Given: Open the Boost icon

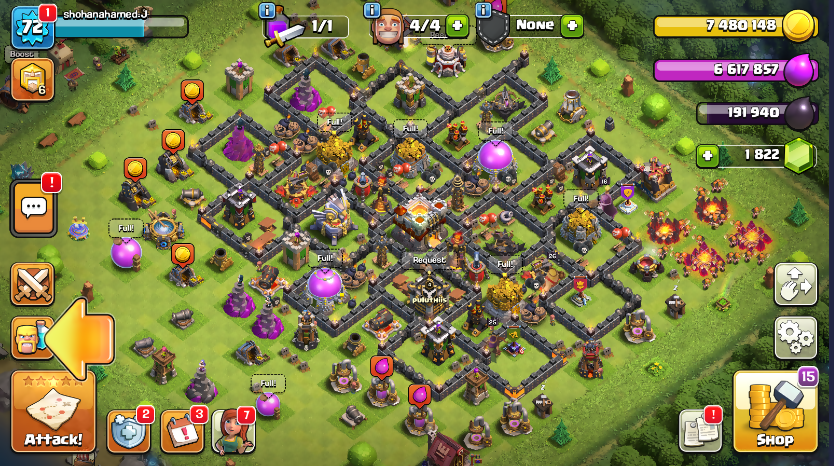Looking at the screenshot, I should (x=31, y=79).
